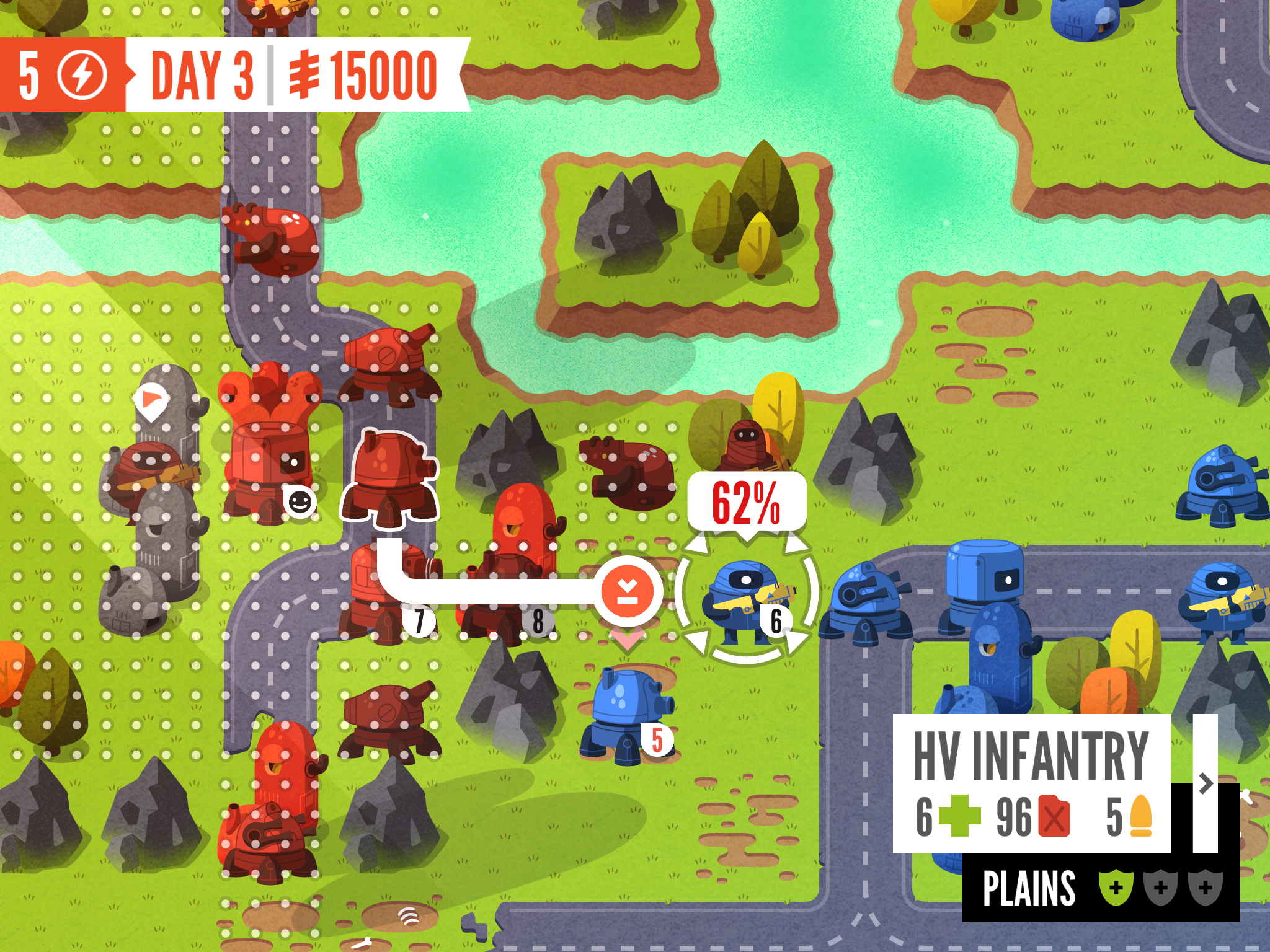Confirm move at the orange arrow marker

628,591
